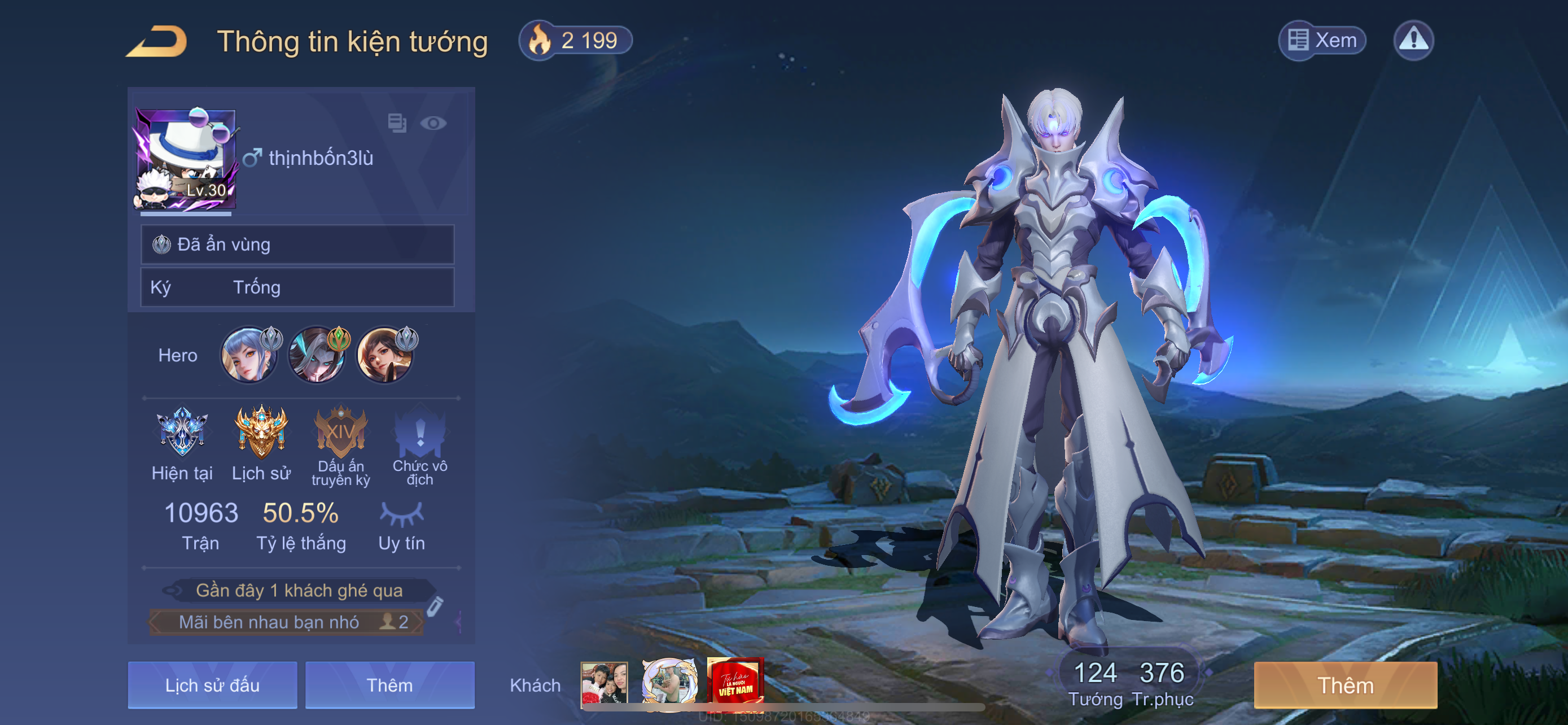Viewport: 1568px width, 725px height.
Task: Open the red Việt Nam visitor thumbnail
Action: (735, 683)
